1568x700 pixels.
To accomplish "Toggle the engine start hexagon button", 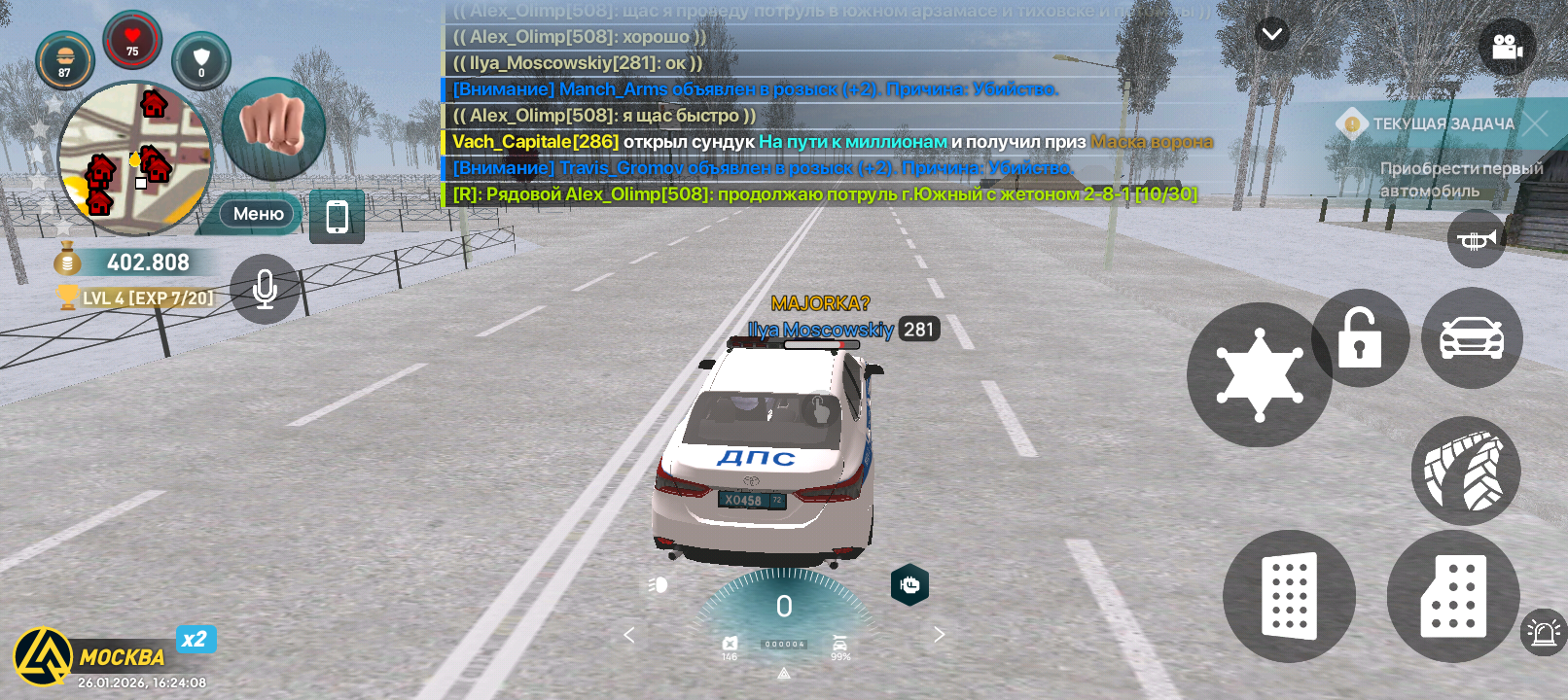I will coord(909,584).
